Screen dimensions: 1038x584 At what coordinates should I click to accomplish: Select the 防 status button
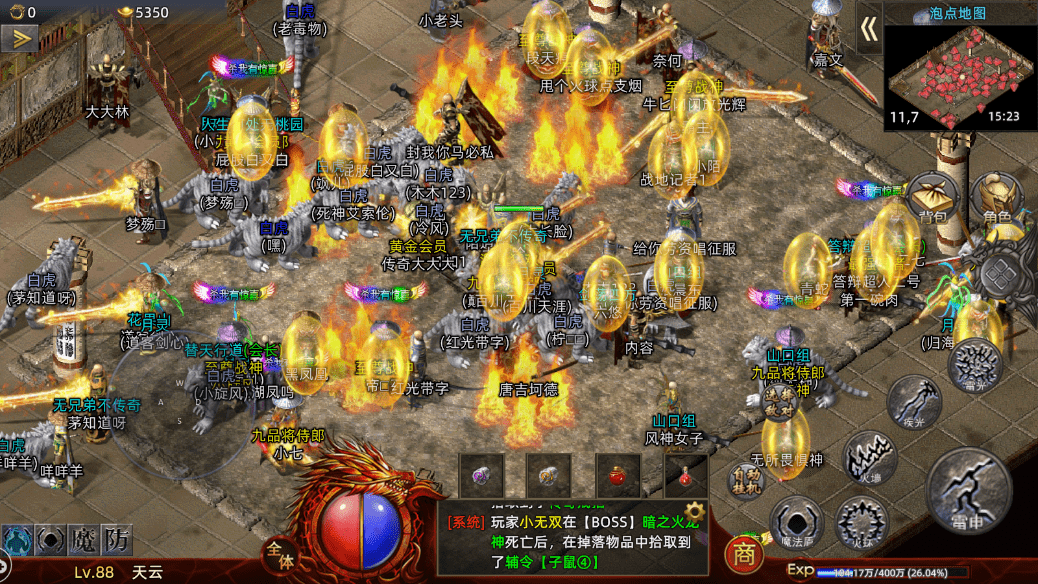(118, 540)
